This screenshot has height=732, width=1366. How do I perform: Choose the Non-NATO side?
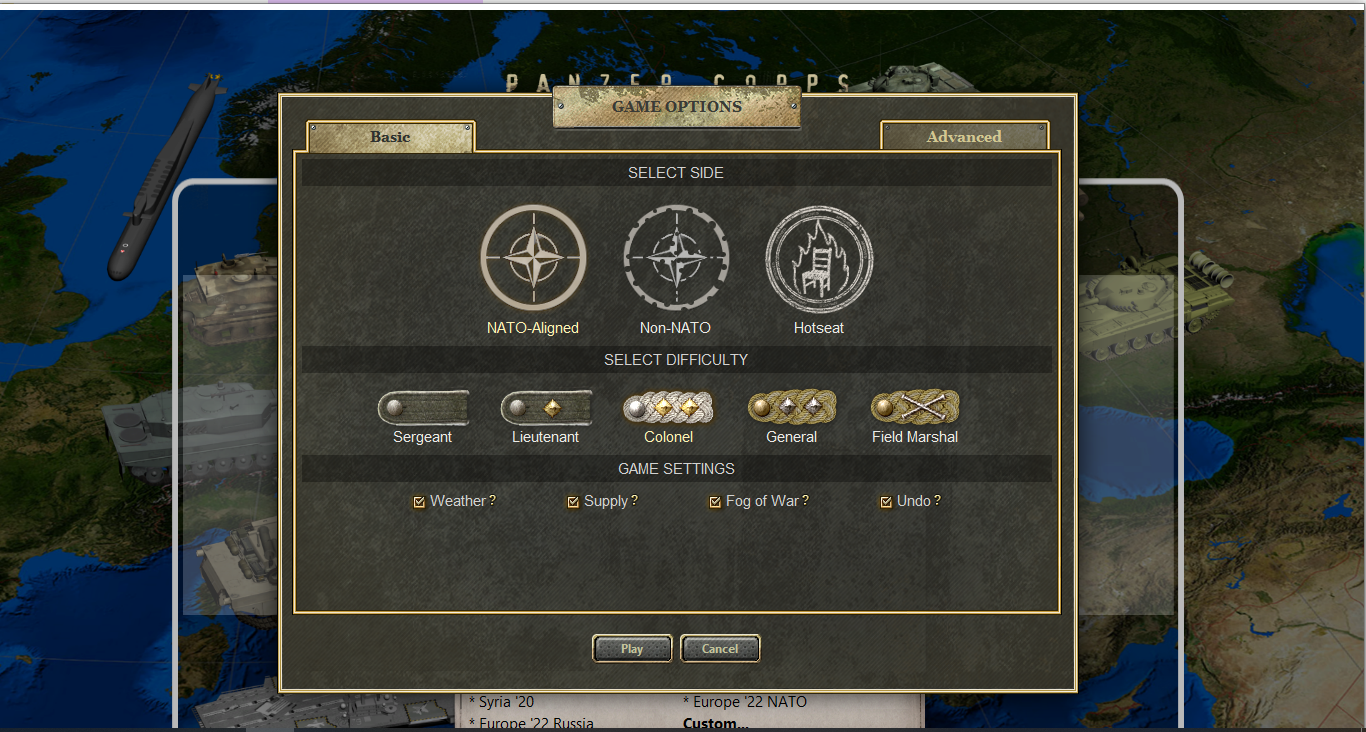point(676,257)
